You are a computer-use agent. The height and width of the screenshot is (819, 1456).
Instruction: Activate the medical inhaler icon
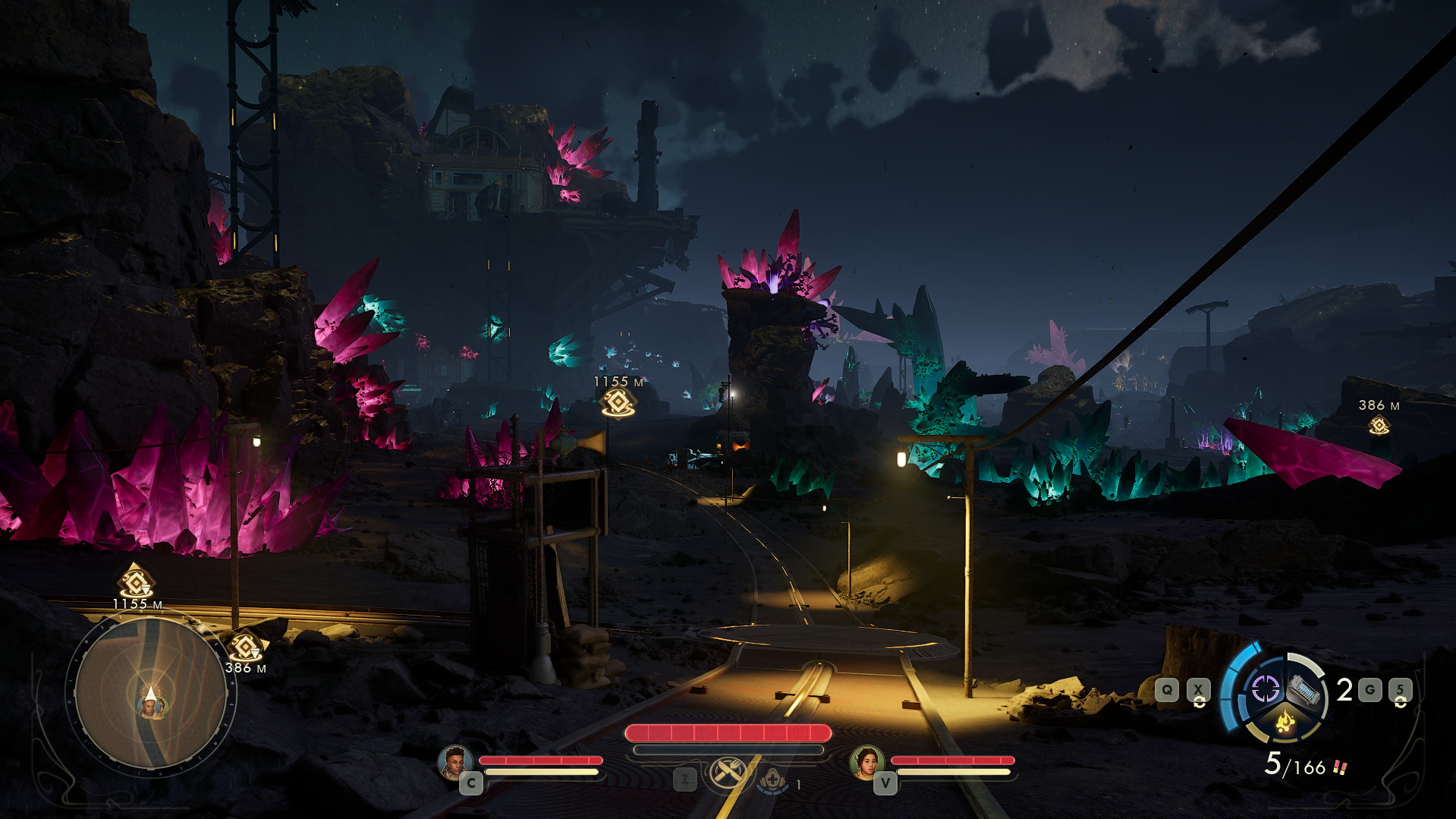[x=773, y=780]
